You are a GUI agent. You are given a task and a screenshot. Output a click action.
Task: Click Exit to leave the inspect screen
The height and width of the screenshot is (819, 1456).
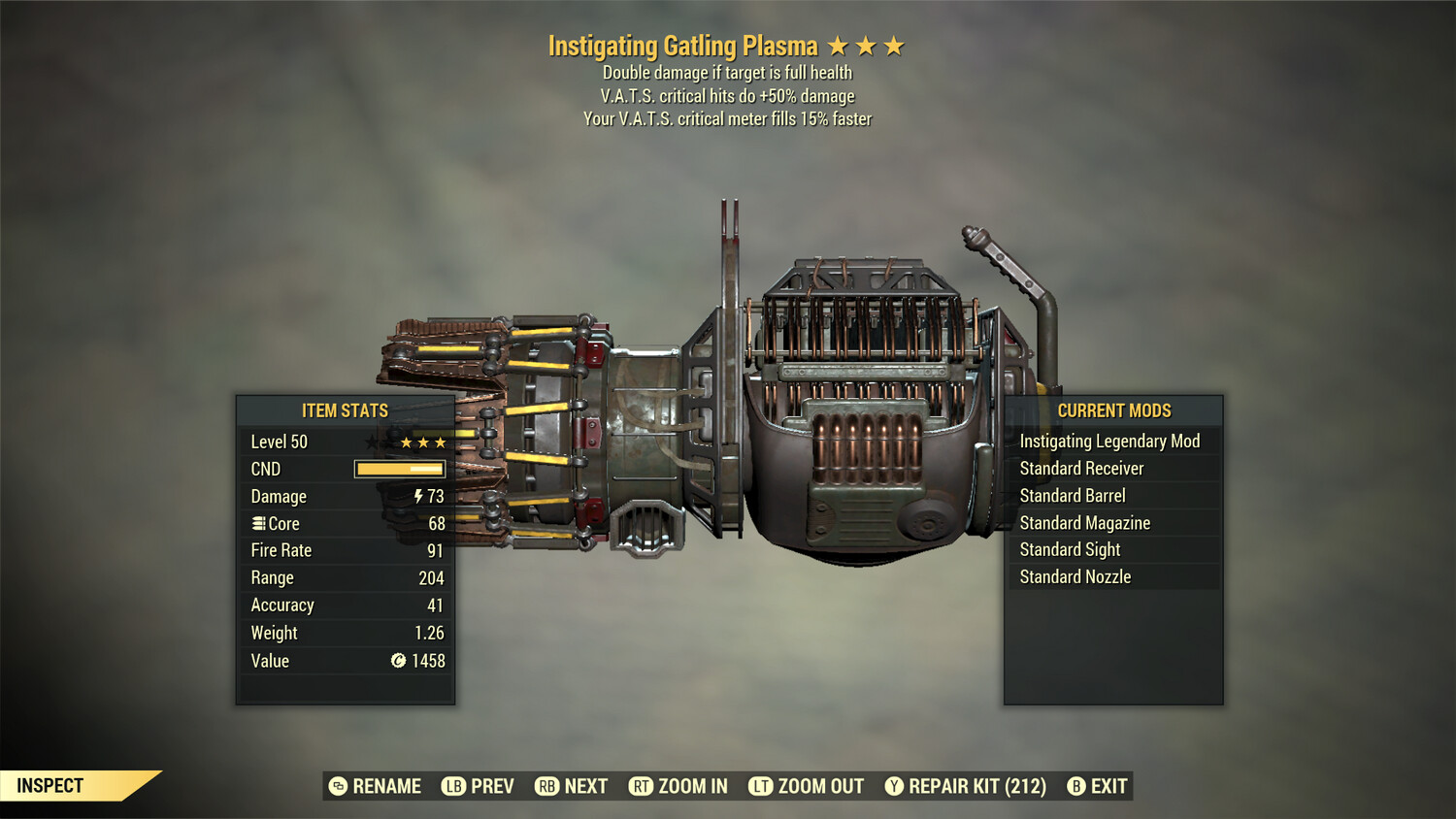[1109, 786]
